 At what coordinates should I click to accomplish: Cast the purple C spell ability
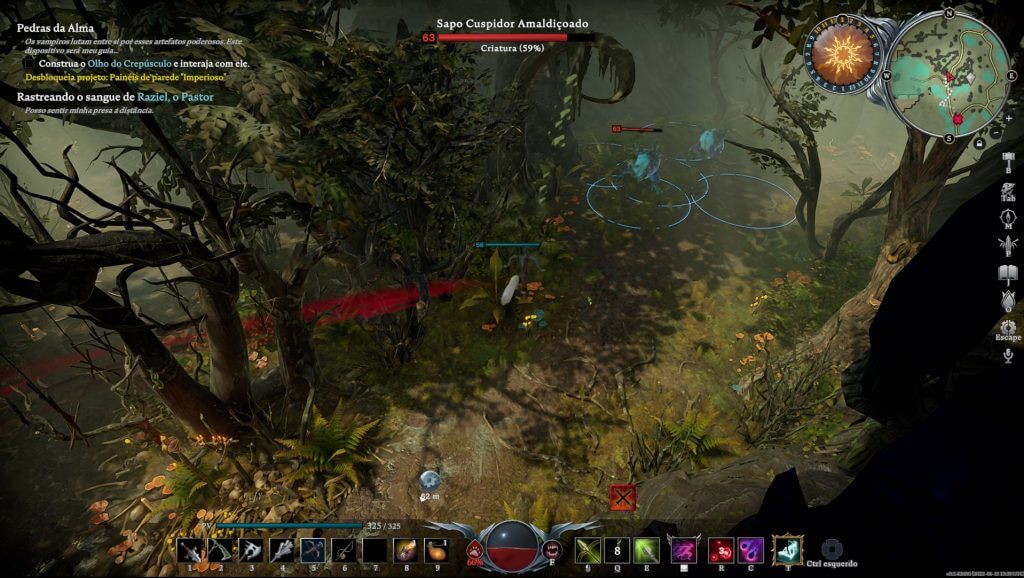click(x=751, y=549)
